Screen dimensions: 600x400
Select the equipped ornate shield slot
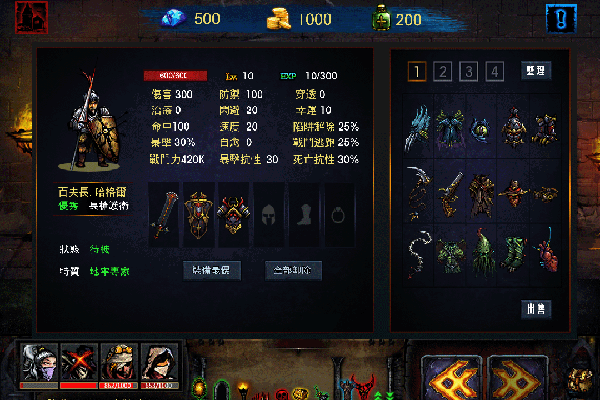198,214
